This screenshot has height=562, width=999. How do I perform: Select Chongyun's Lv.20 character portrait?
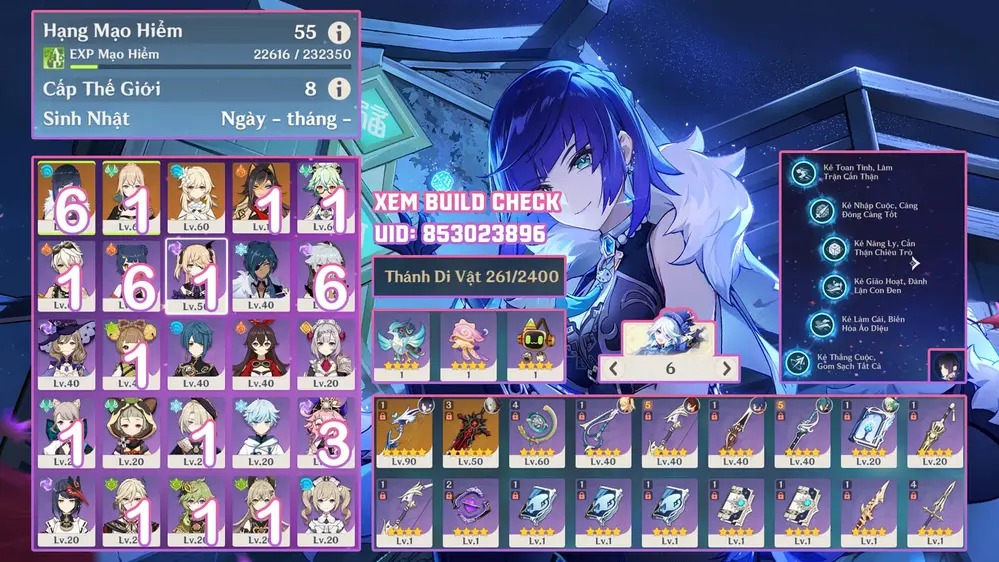point(261,432)
